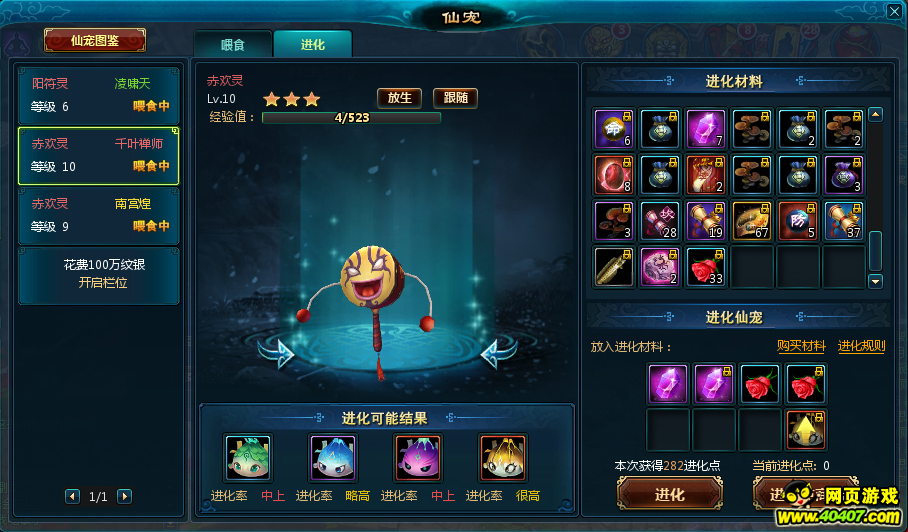Rotate the pet model with the right arrow
This screenshot has height=532, width=908.
498,352
